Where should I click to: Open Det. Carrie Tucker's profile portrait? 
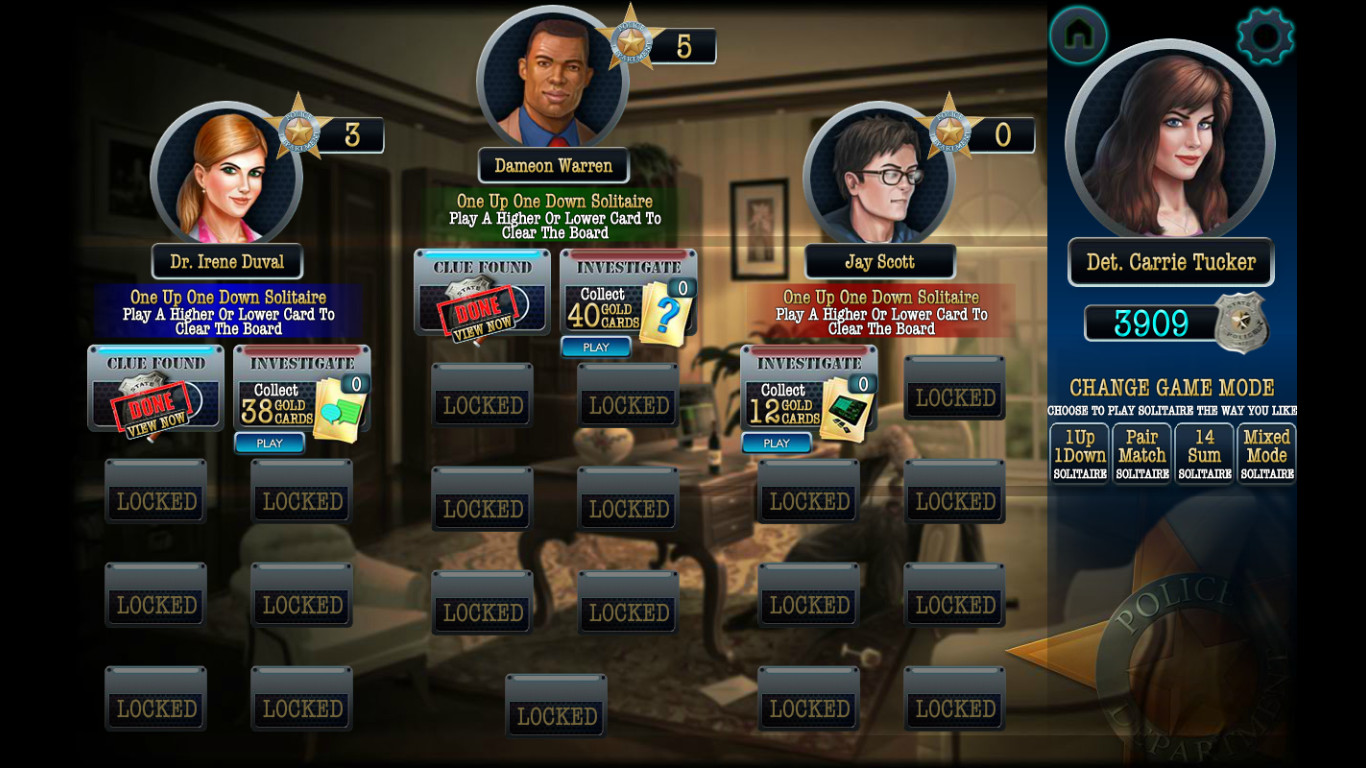[x=1169, y=143]
